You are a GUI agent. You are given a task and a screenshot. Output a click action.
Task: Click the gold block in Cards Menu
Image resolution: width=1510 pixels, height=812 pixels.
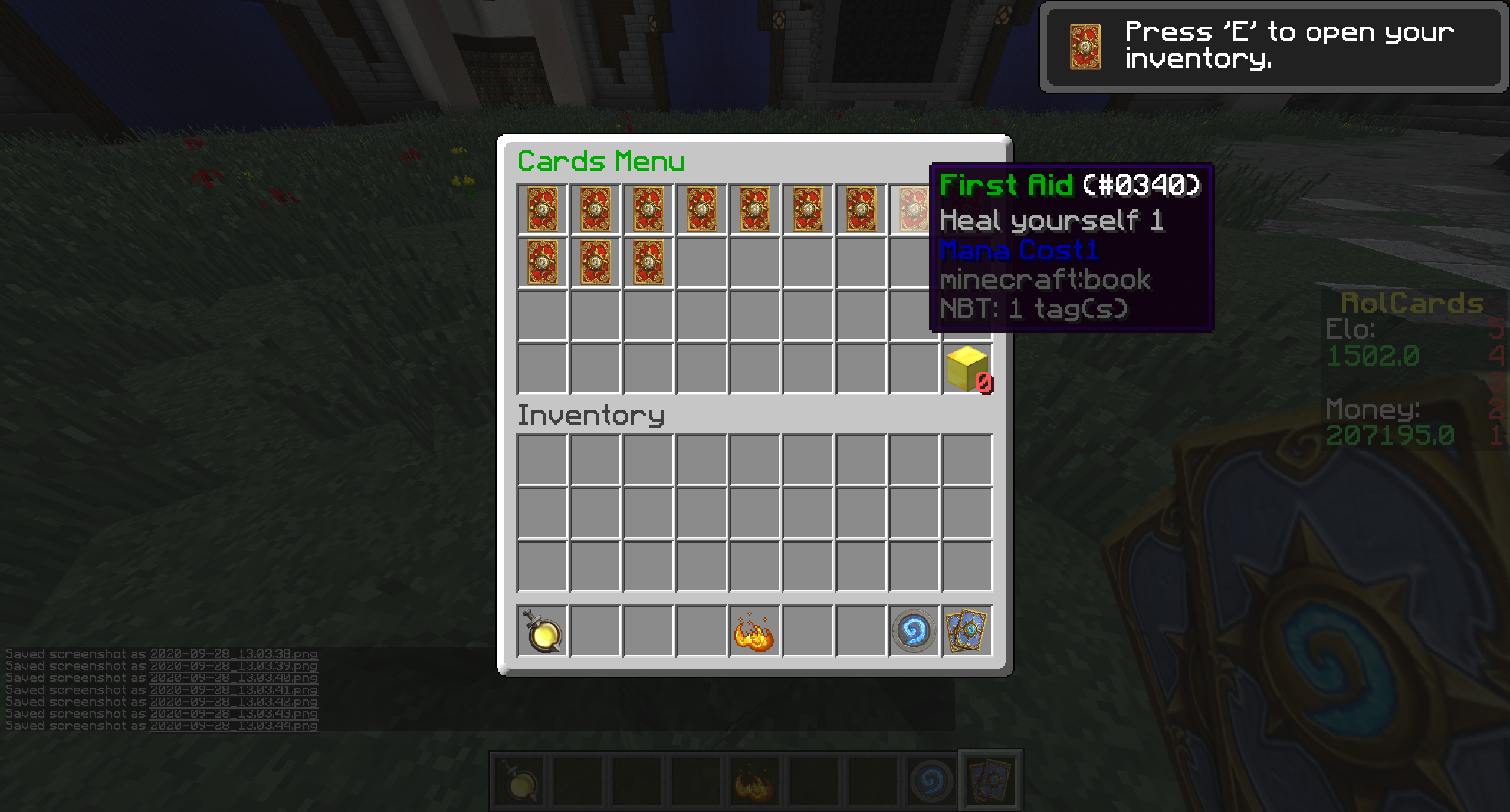(x=967, y=369)
